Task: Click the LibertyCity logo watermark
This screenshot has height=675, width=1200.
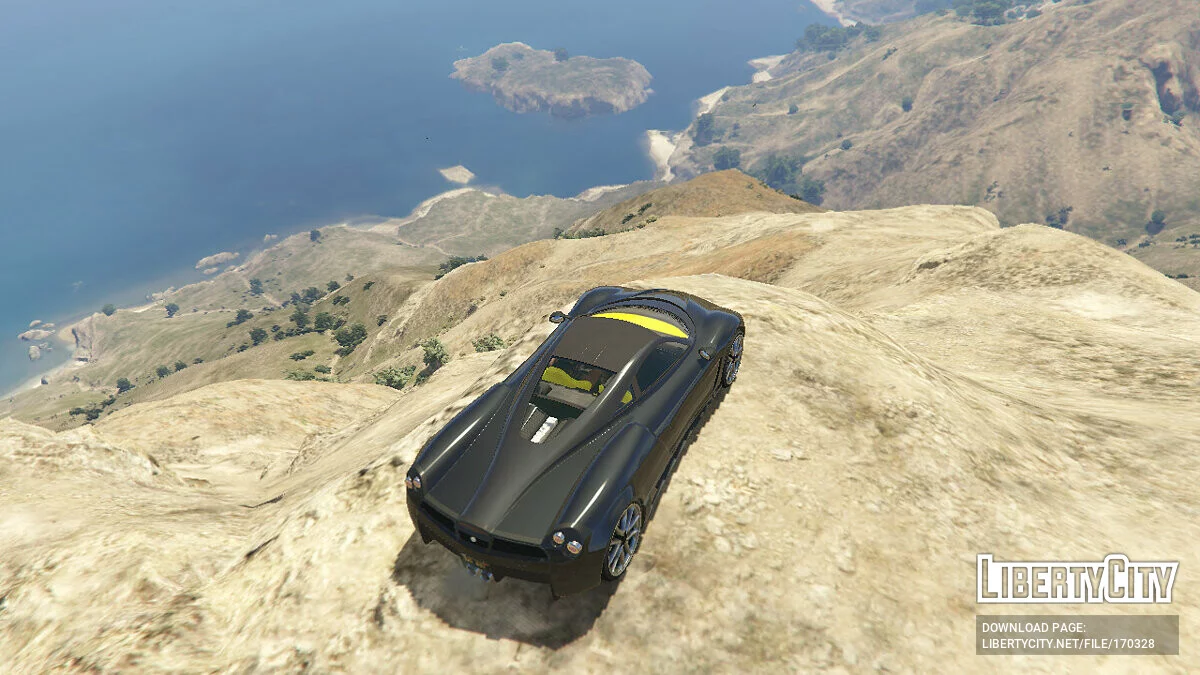Action: click(1077, 579)
